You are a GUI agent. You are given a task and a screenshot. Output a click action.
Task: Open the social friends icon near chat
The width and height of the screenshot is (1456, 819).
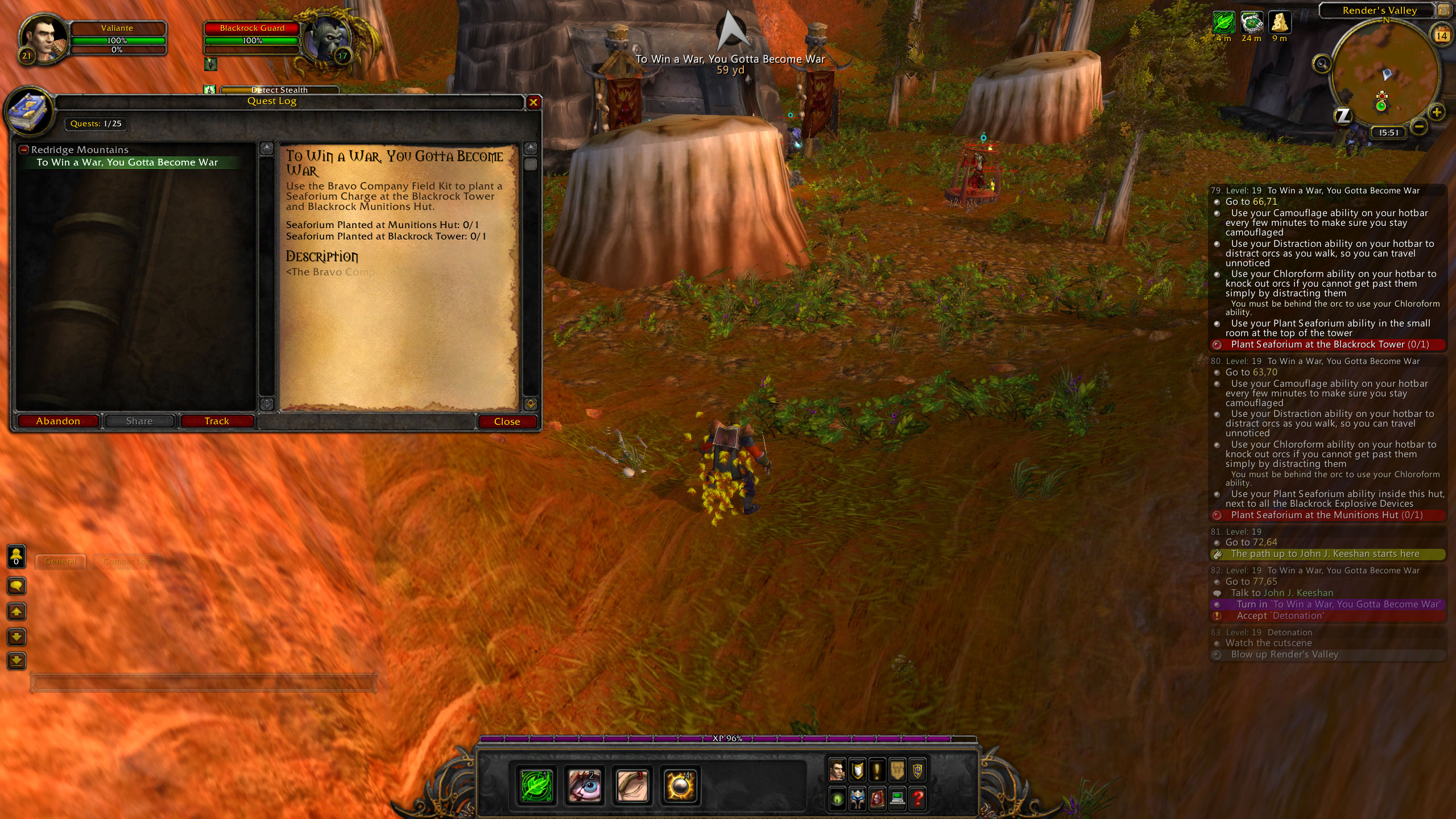16,555
